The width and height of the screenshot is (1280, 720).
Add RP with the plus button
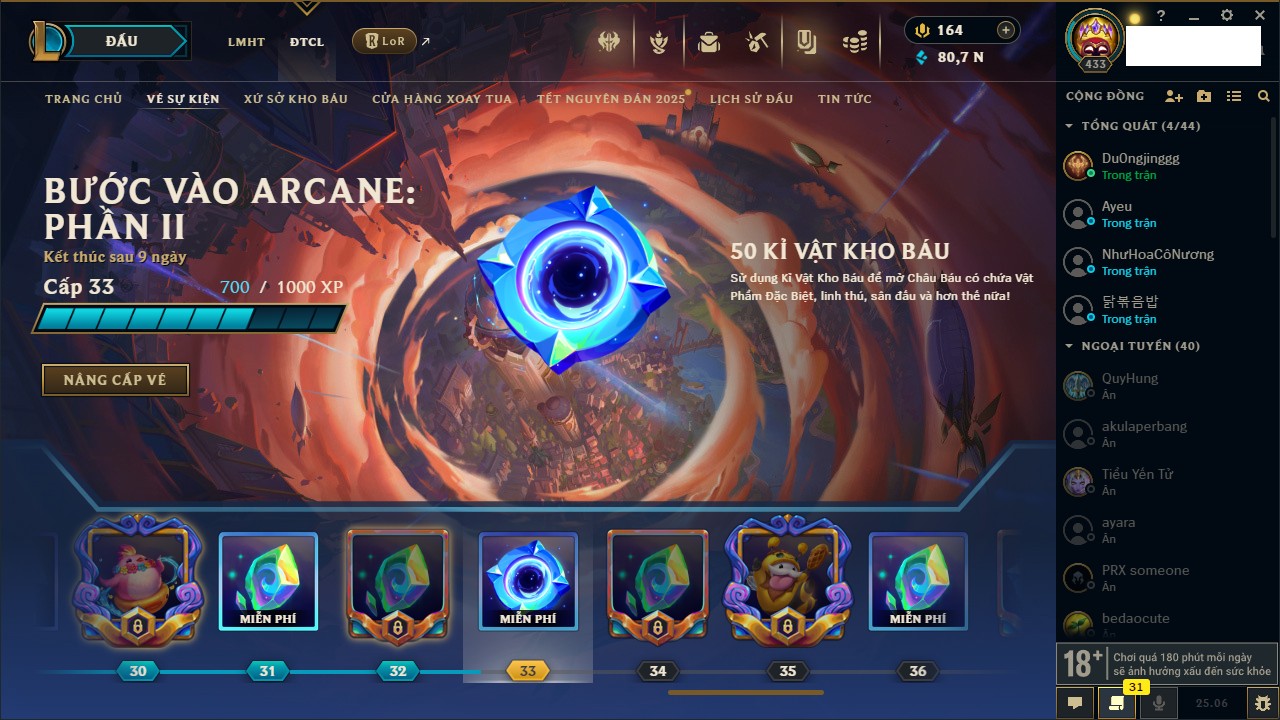point(1006,30)
